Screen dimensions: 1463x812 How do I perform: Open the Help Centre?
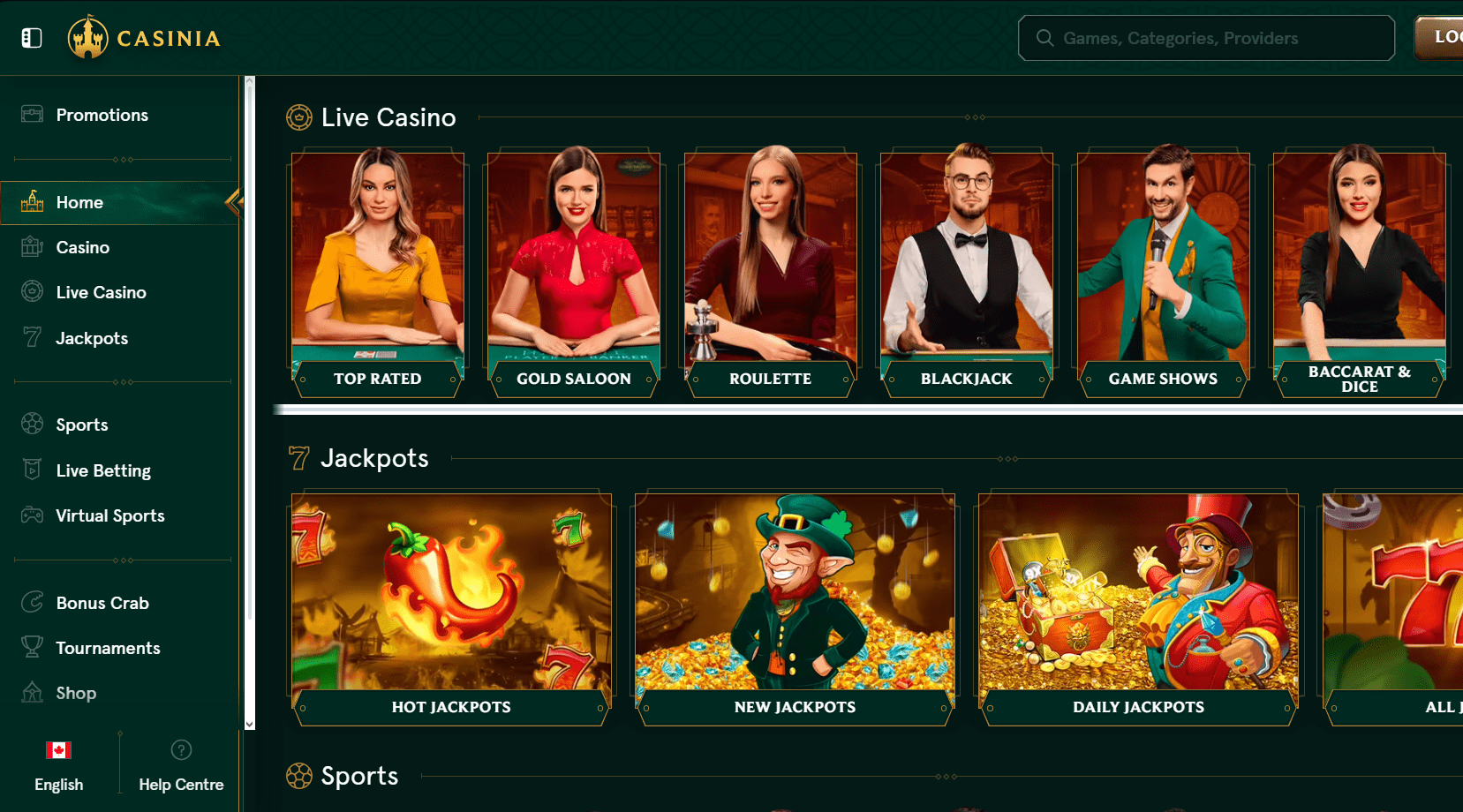[x=181, y=766]
